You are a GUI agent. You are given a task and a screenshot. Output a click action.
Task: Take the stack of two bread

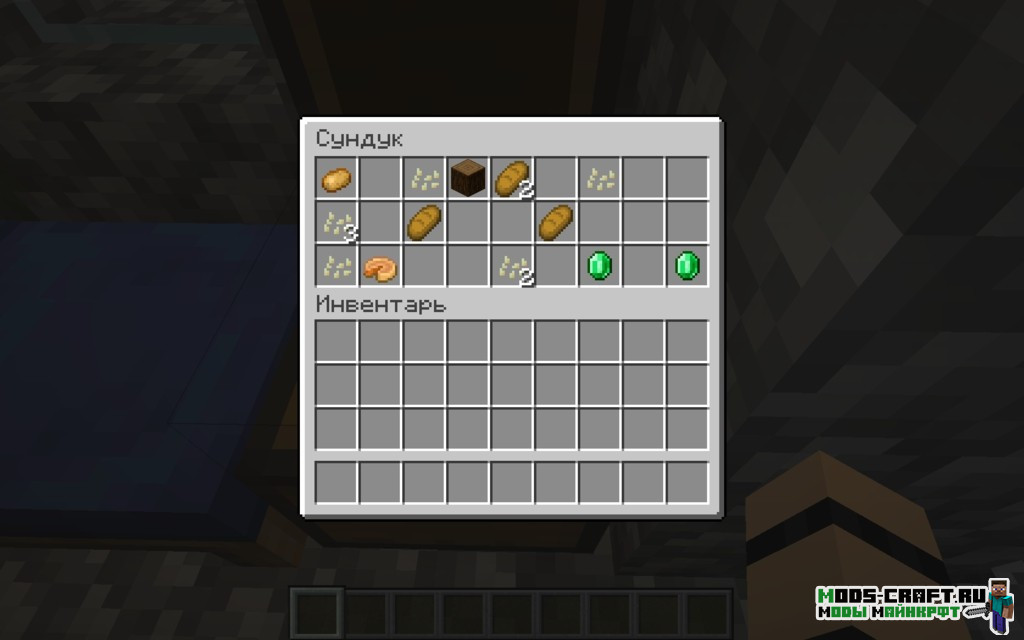[511, 179]
